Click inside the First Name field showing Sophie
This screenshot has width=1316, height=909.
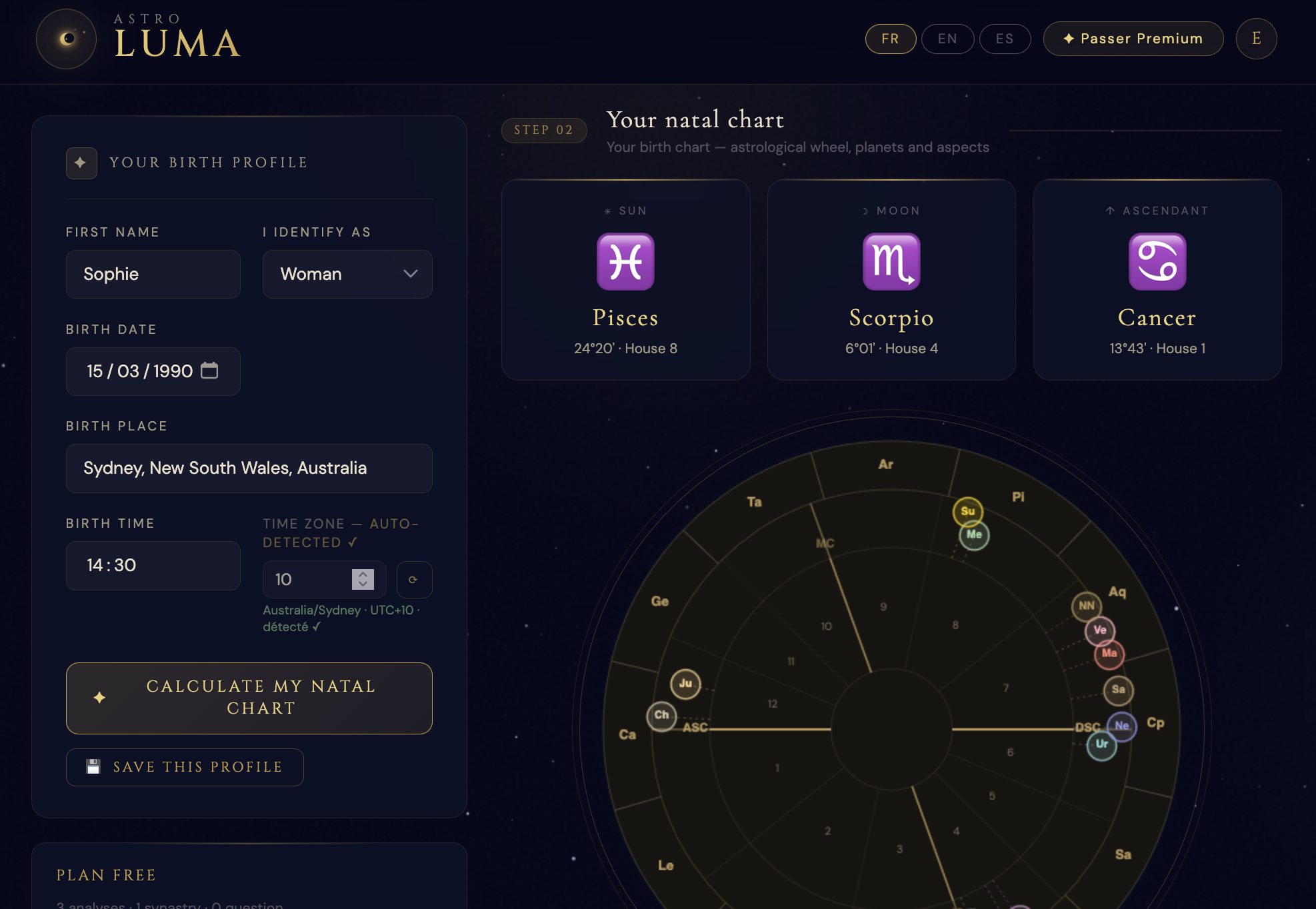pyautogui.click(x=153, y=274)
